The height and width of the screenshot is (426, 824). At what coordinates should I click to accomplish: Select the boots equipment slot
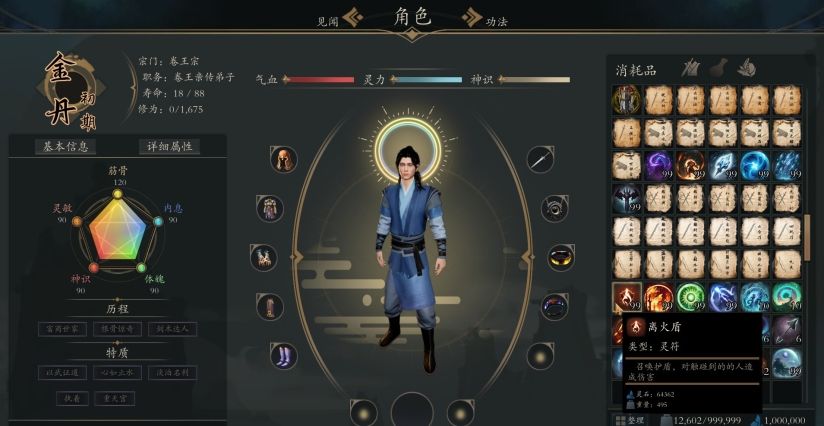[283, 355]
